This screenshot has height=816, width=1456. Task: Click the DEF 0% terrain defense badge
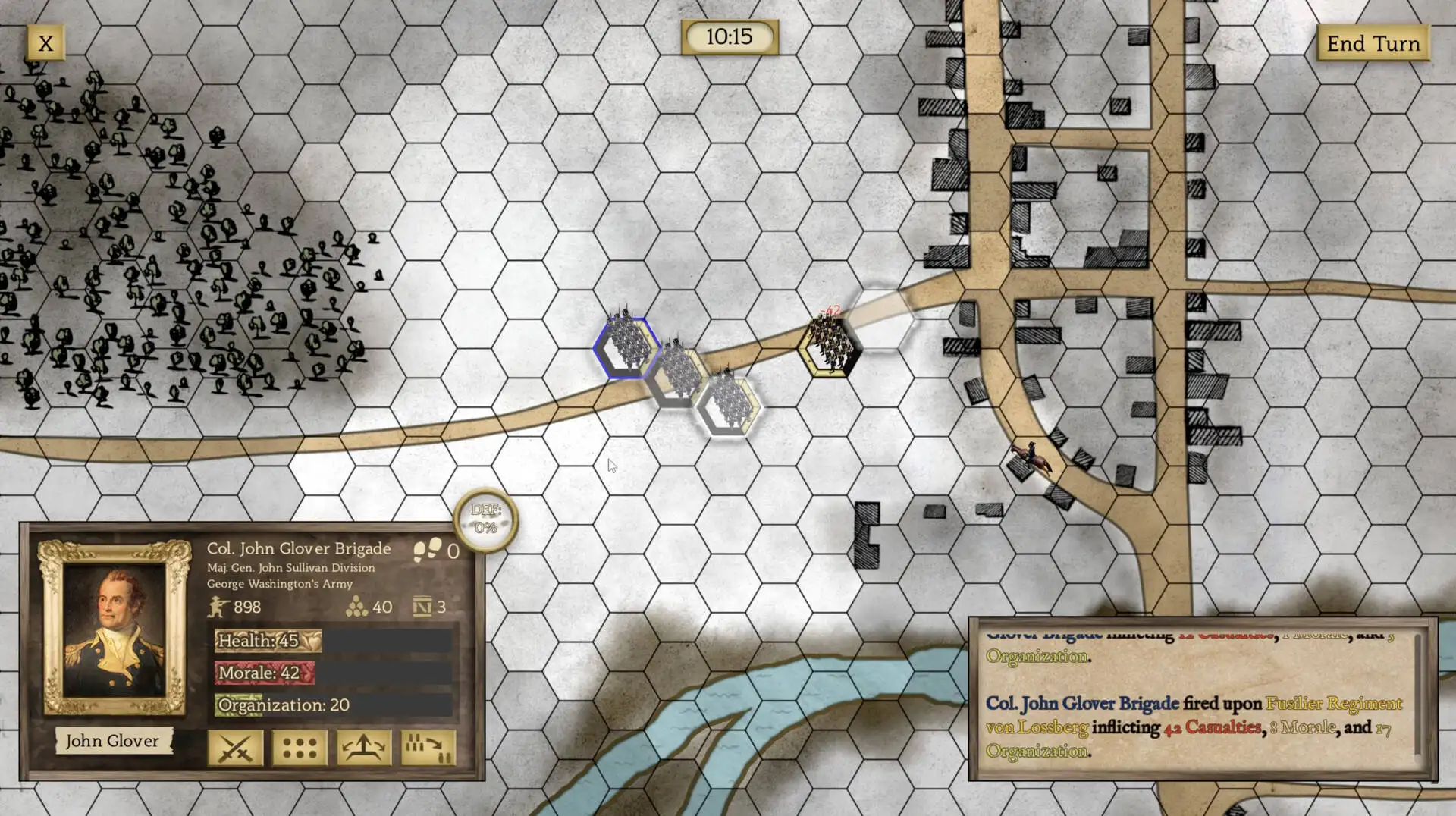485,519
